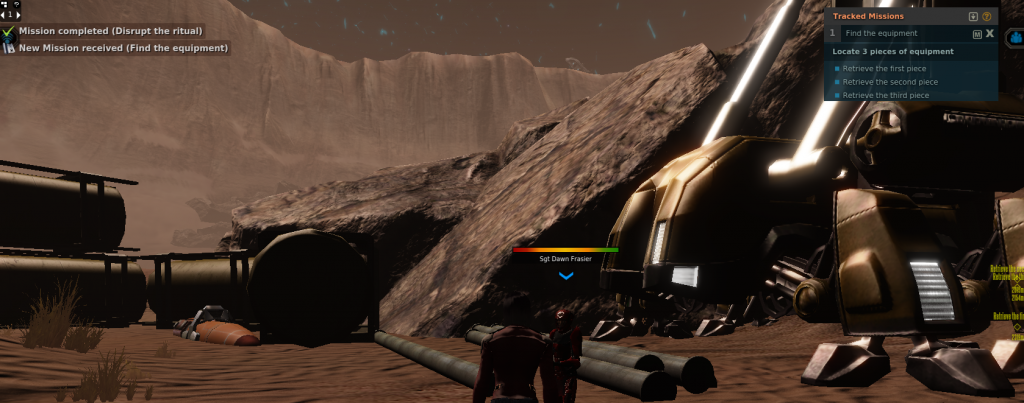
Task: Show Find the equipment mission on map
Action: (x=977, y=34)
